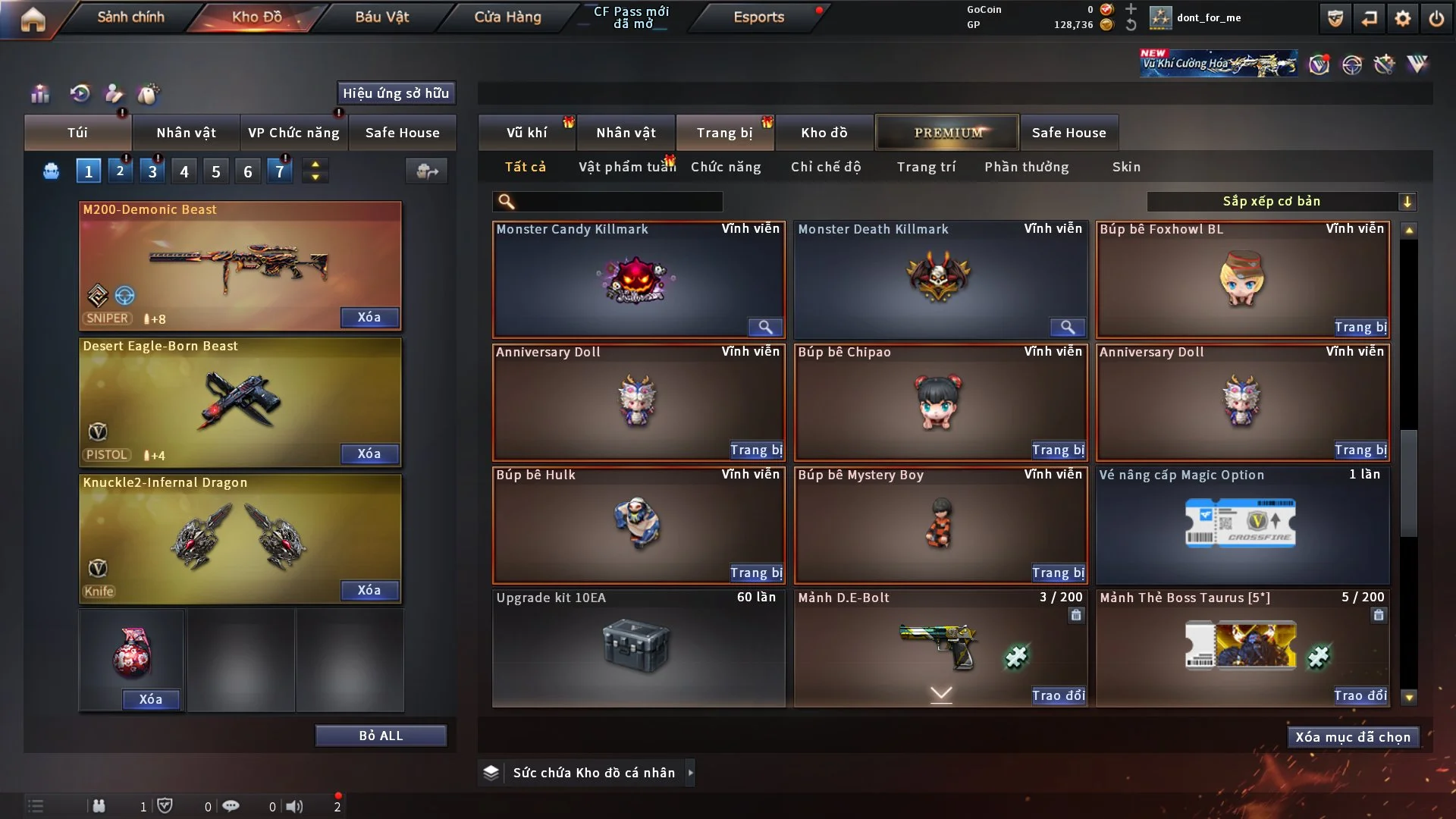
Task: Open settings with the gear icon
Action: (x=1402, y=18)
